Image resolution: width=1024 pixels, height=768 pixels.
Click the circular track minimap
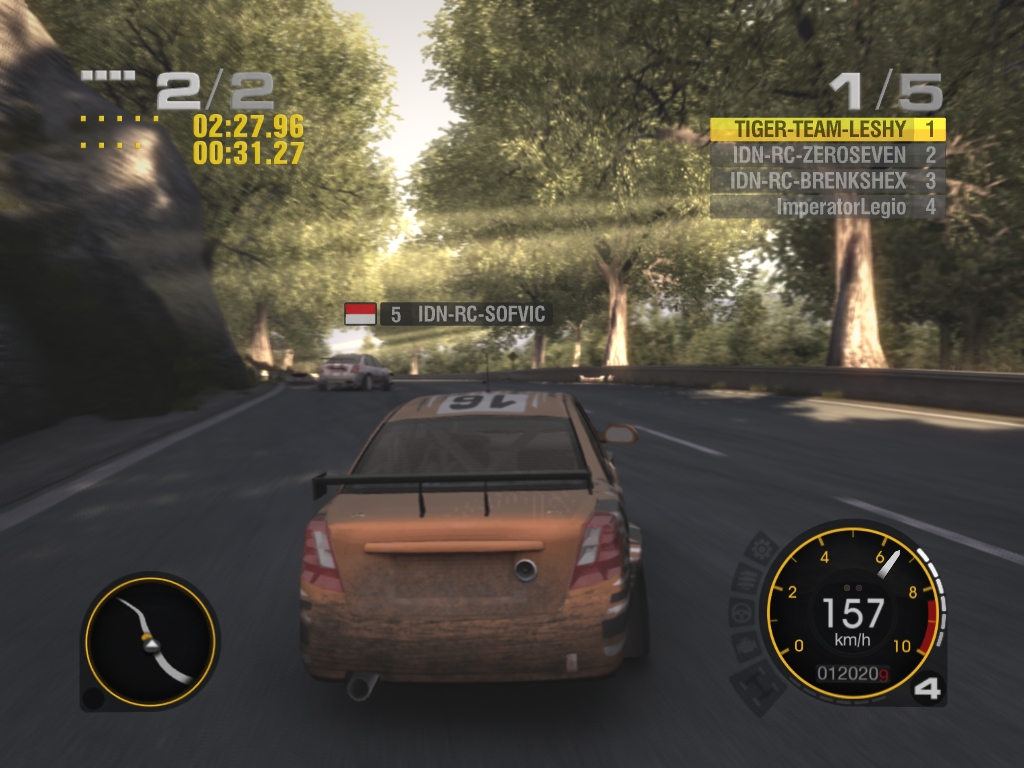[150, 640]
